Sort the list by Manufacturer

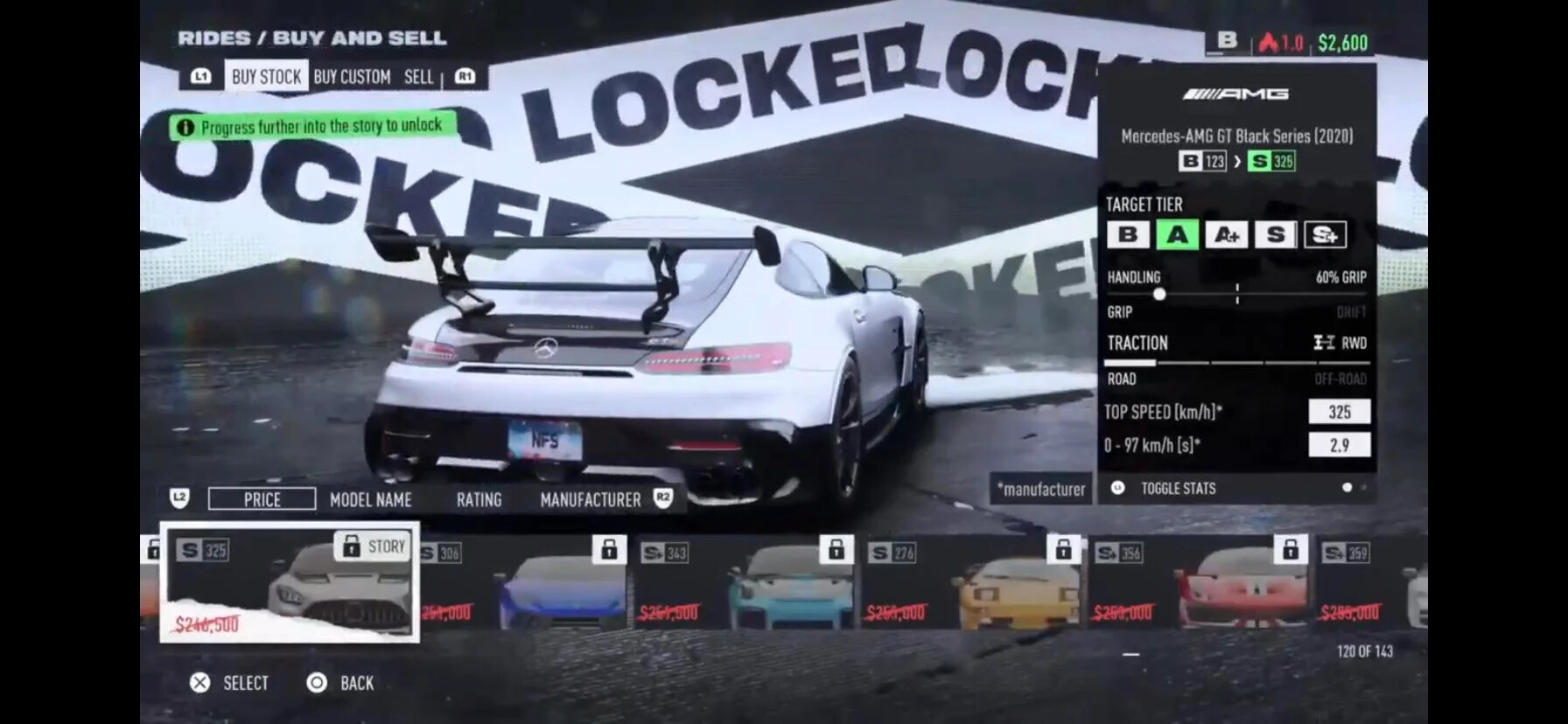coord(590,500)
